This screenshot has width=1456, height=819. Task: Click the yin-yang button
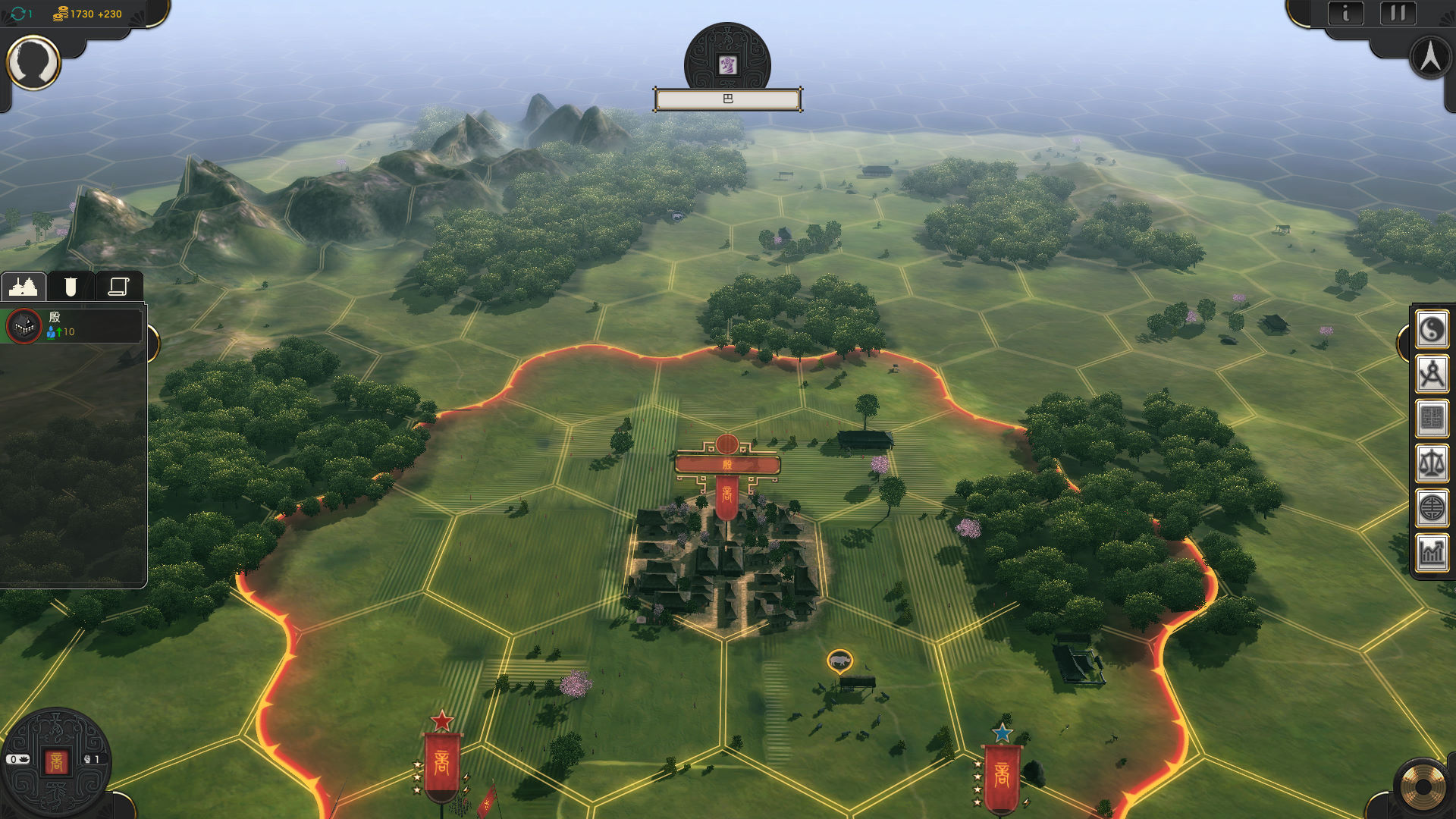(1432, 330)
